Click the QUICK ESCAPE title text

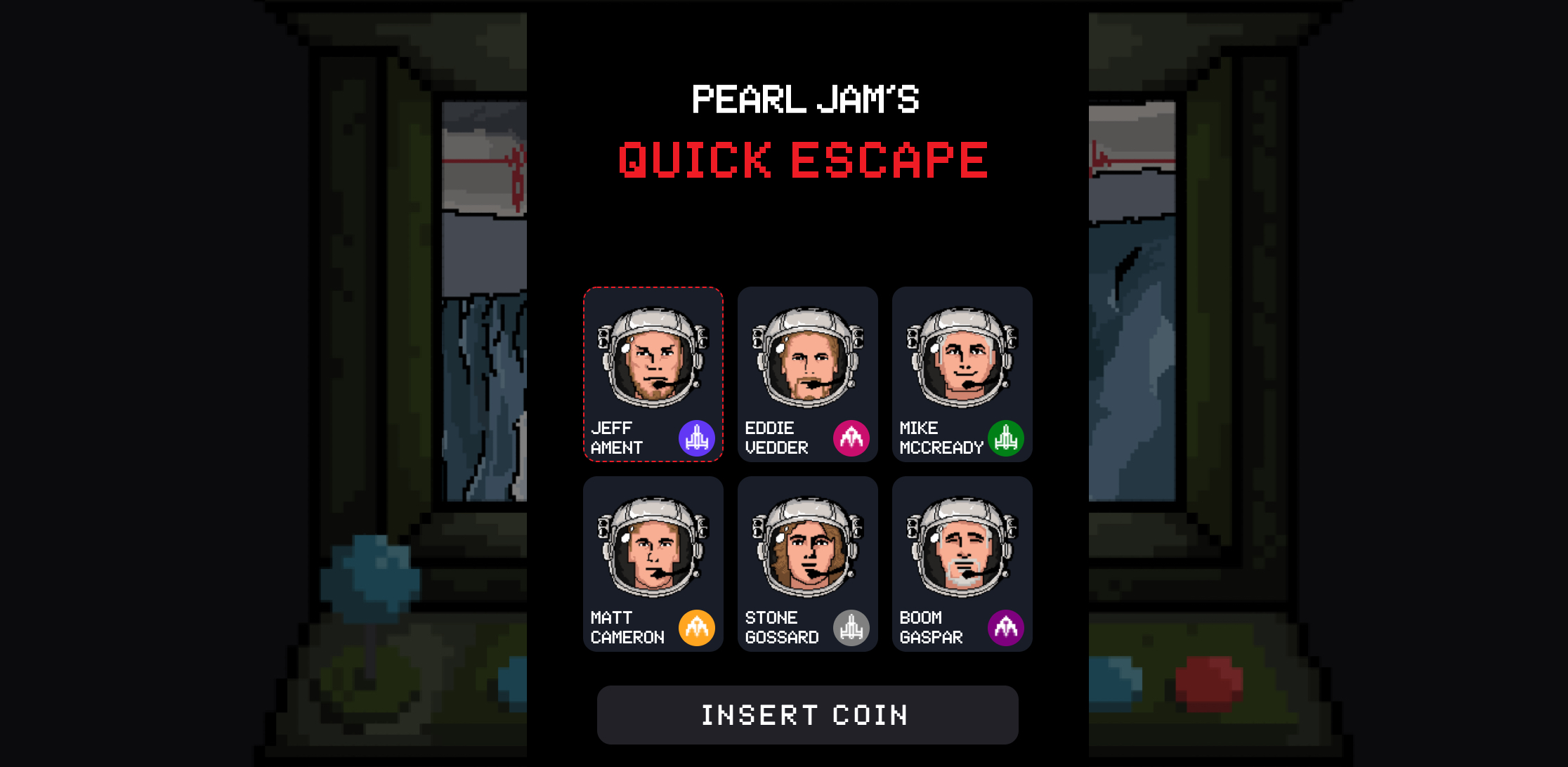click(805, 160)
